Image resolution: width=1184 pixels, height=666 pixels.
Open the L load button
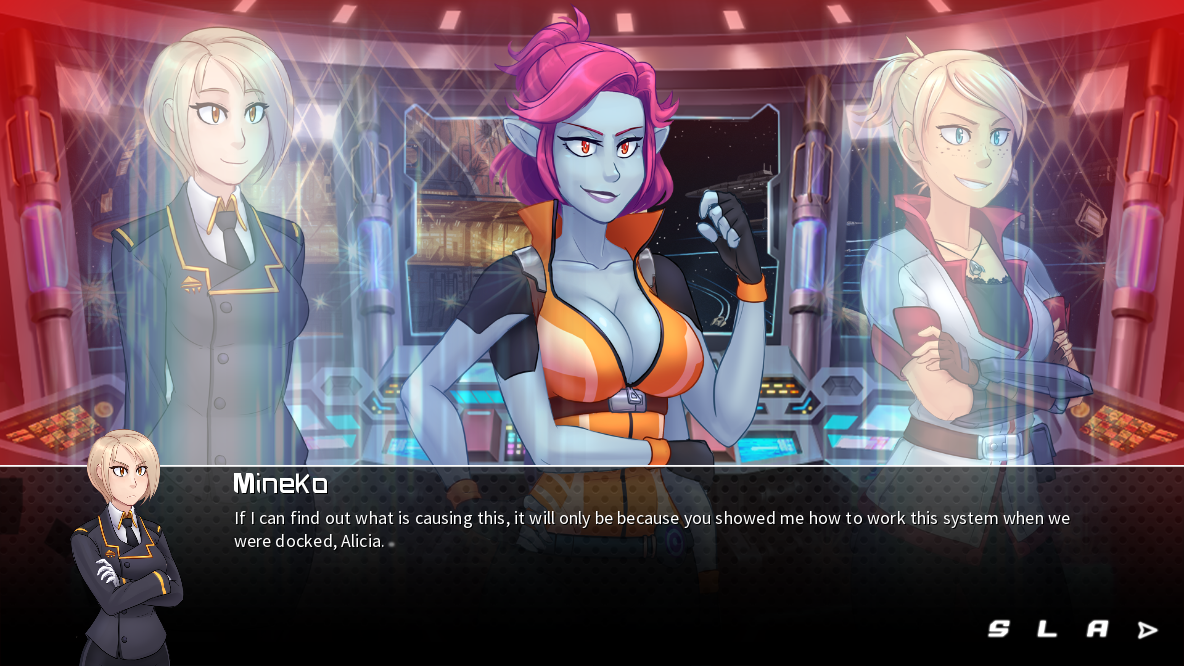point(1047,629)
